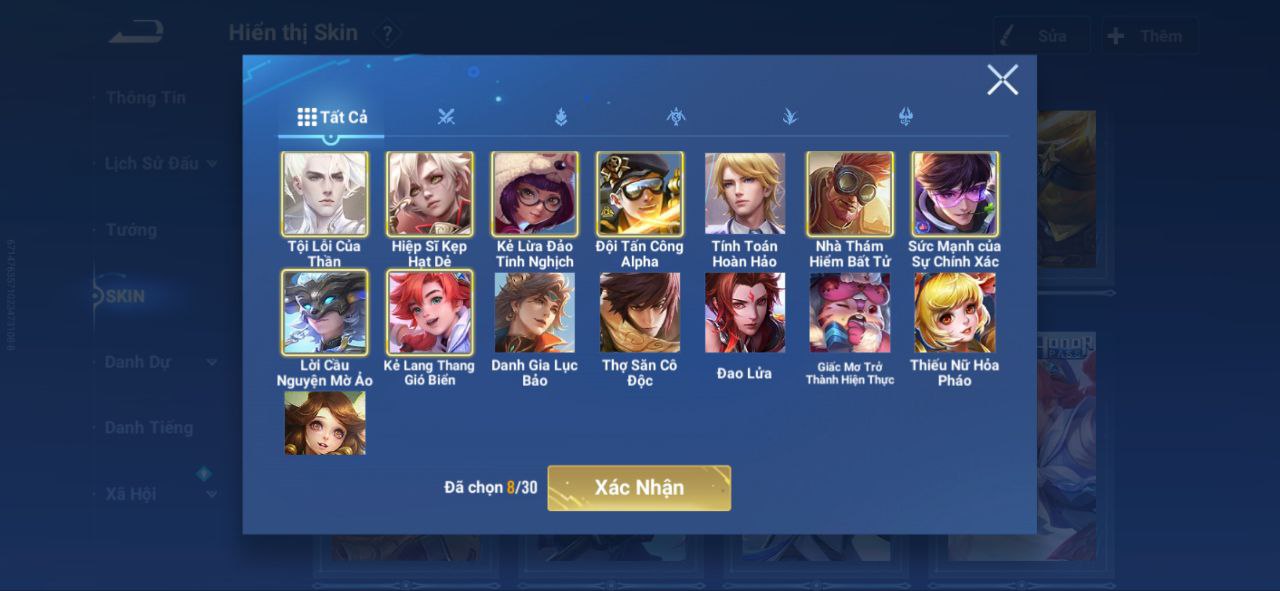Open the crossed swords category tab
Image resolution: width=1280 pixels, height=591 pixels.
(x=446, y=117)
